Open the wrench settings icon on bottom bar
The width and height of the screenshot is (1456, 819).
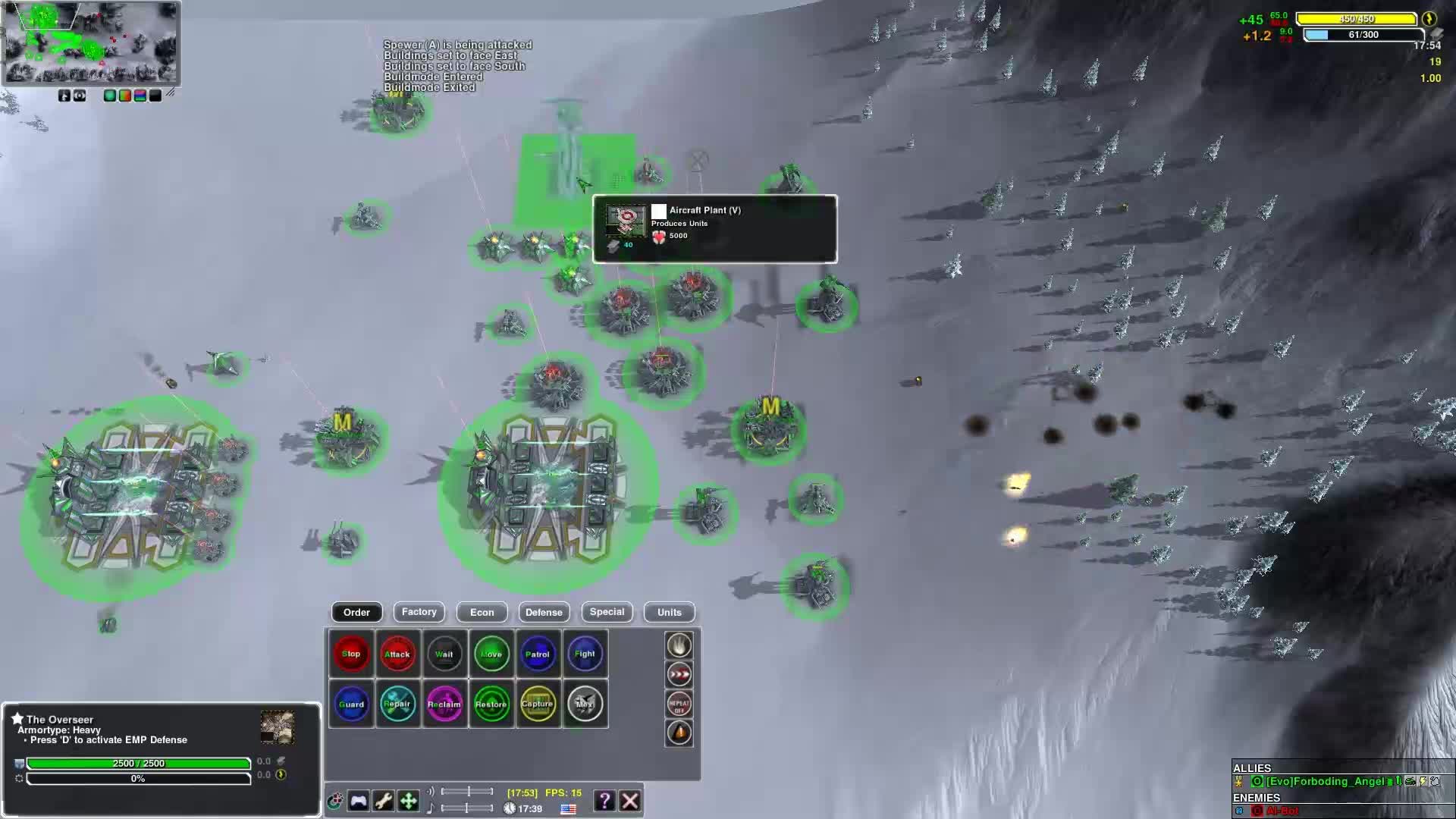(x=383, y=800)
